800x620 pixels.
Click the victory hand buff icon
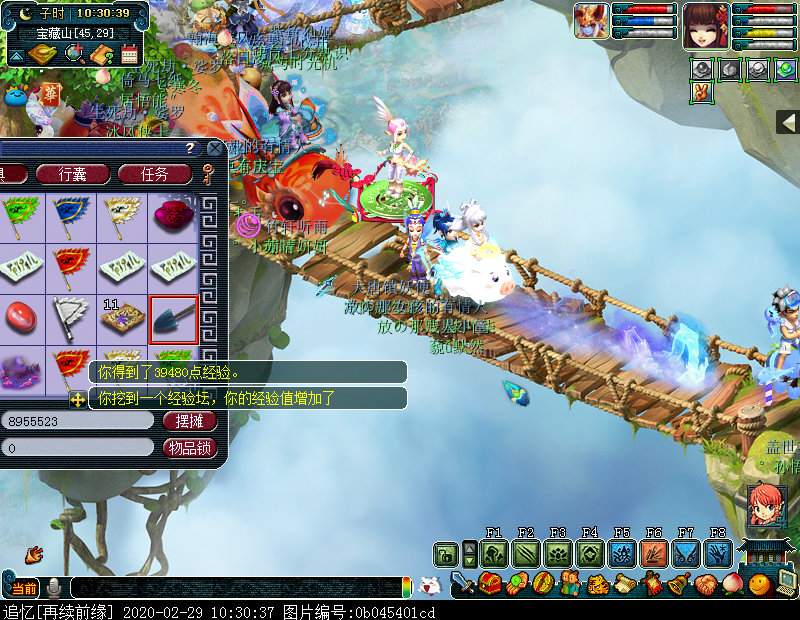pos(702,91)
